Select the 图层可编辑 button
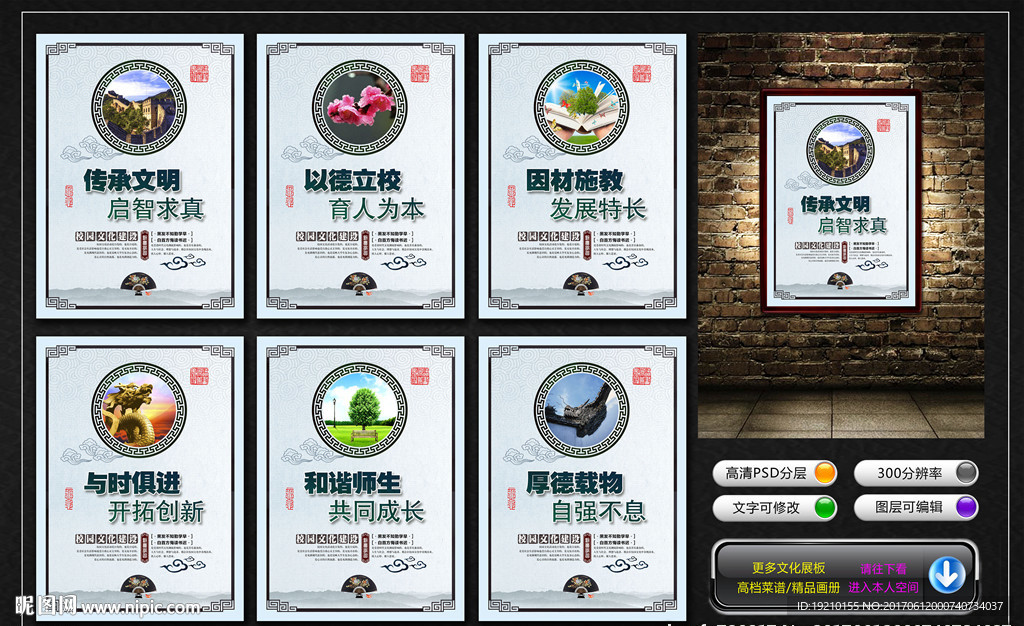1024x626 pixels. point(915,507)
